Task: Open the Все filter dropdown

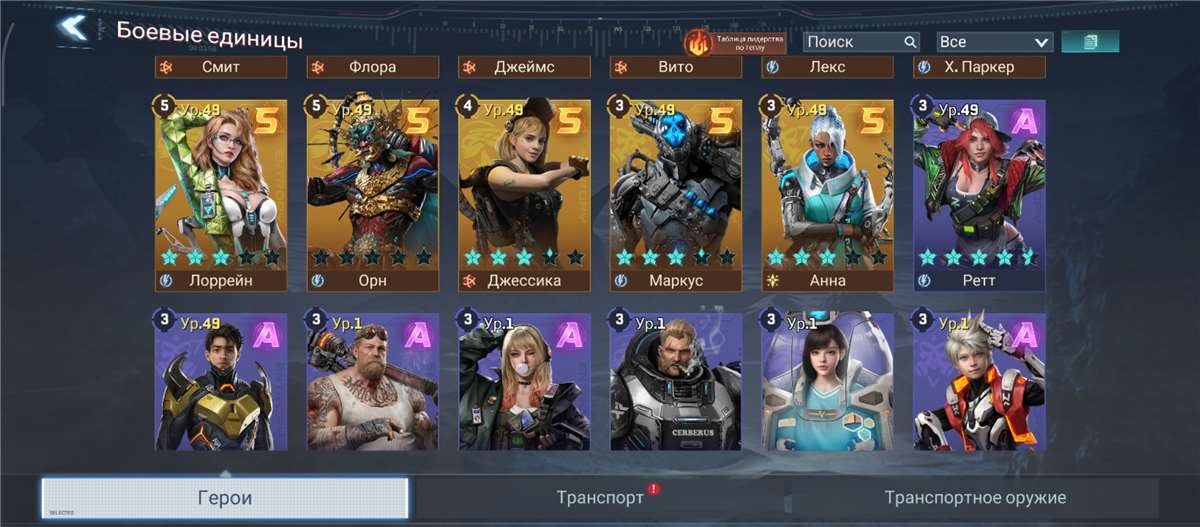Action: [994, 42]
